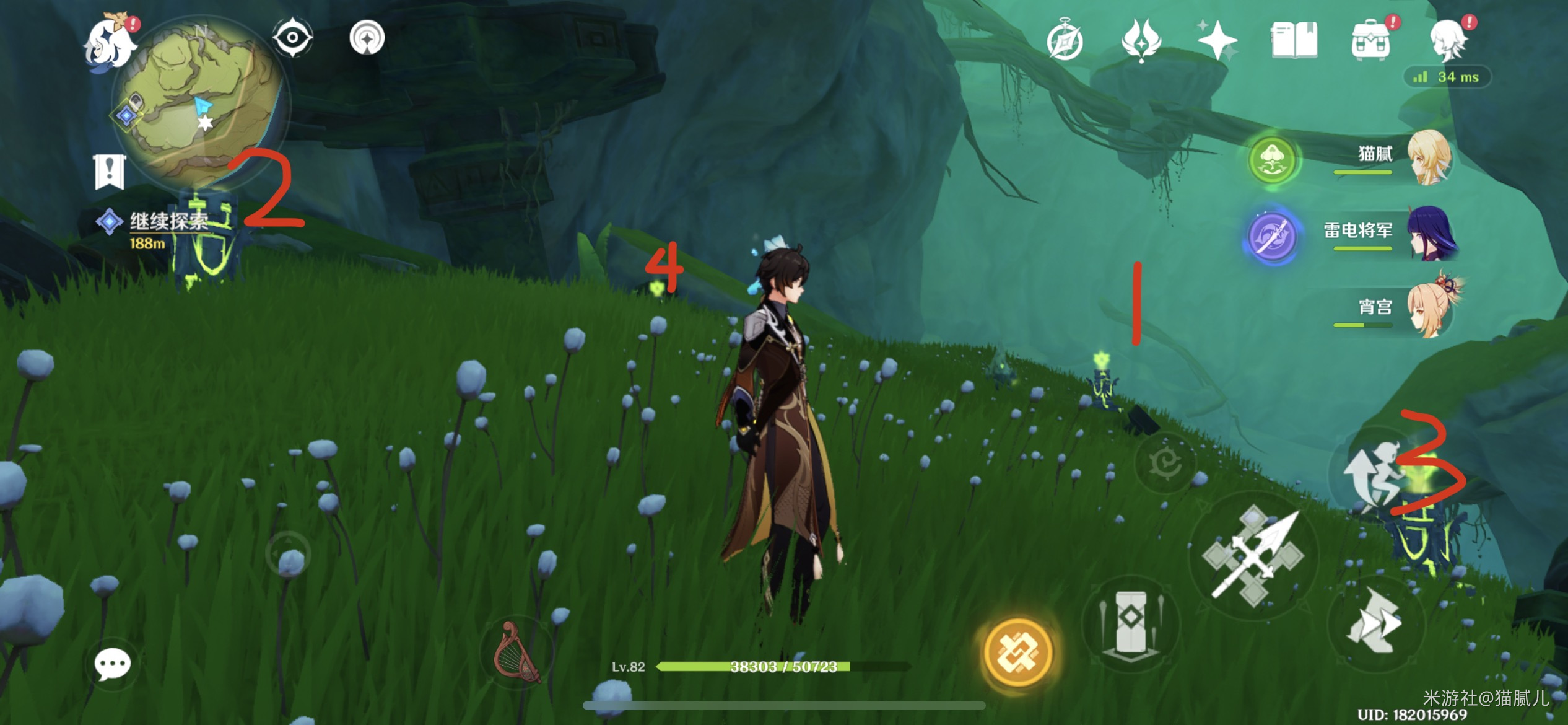
Task: Open the chat speech bubble
Action: coord(112,665)
